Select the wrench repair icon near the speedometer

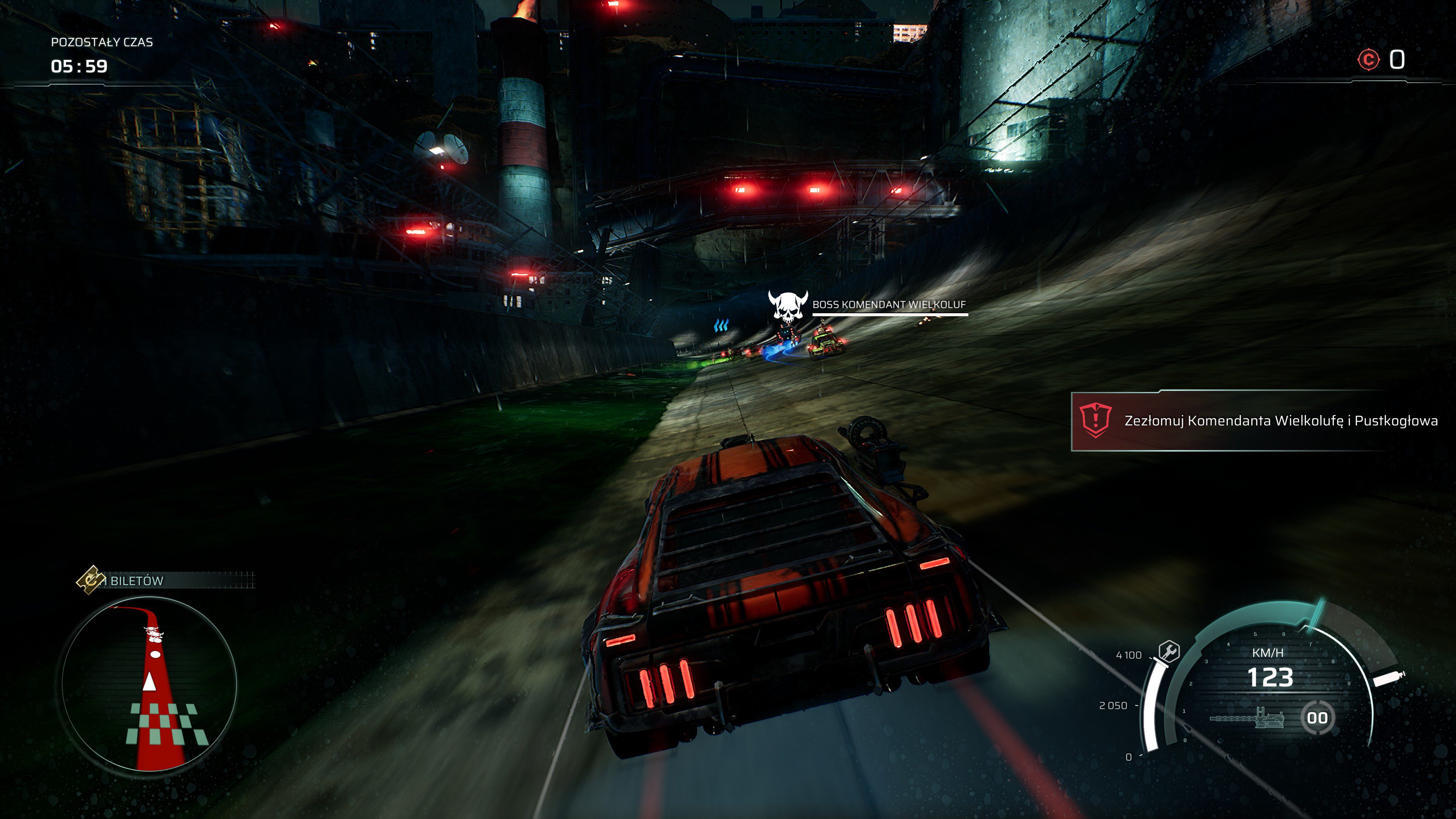1169,651
